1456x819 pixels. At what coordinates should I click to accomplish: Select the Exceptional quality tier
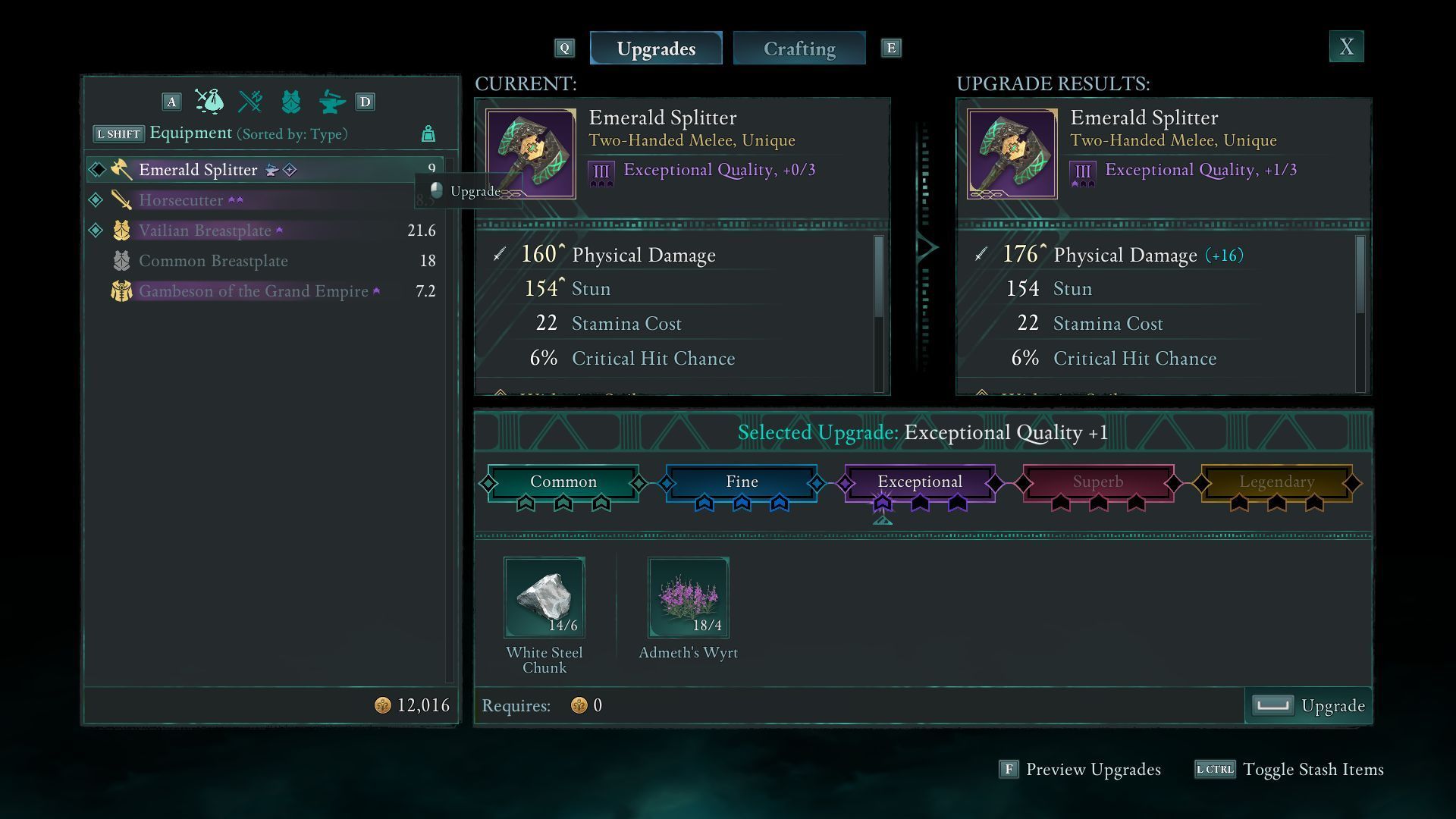coord(920,482)
